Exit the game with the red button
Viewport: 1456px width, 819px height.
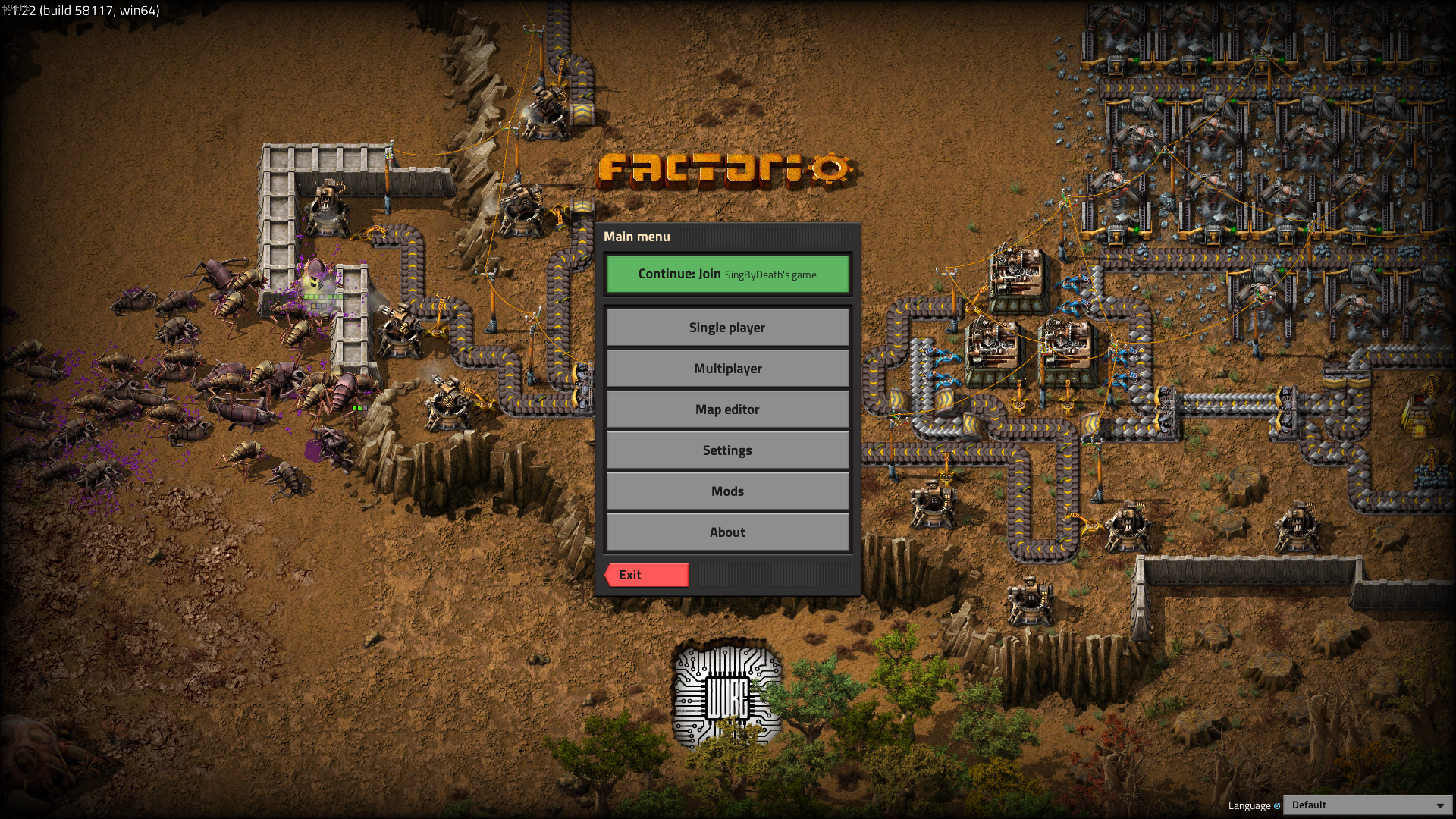647,575
